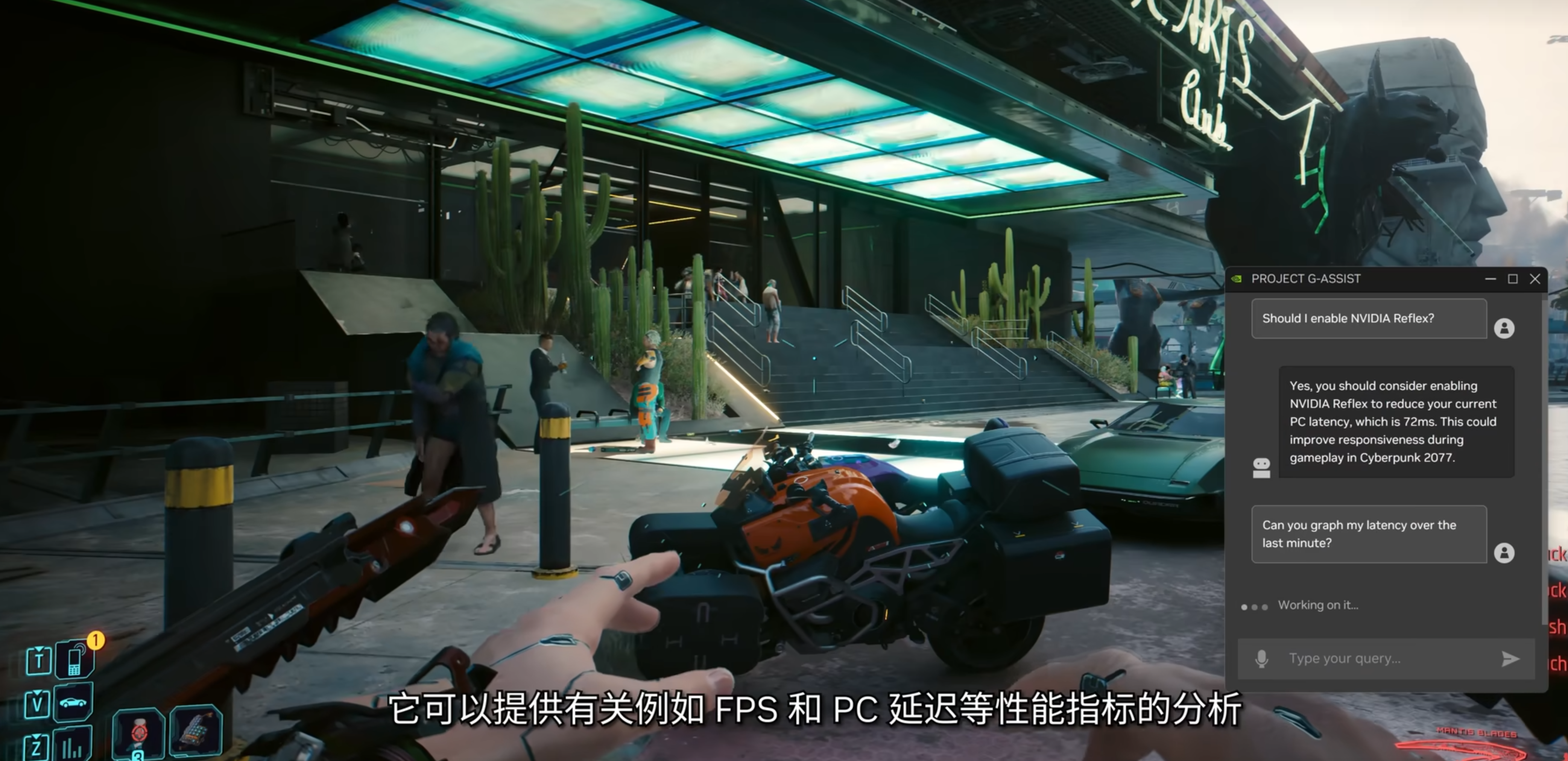Select the vehicle summon car icon
This screenshot has height=761, width=1568.
click(73, 702)
